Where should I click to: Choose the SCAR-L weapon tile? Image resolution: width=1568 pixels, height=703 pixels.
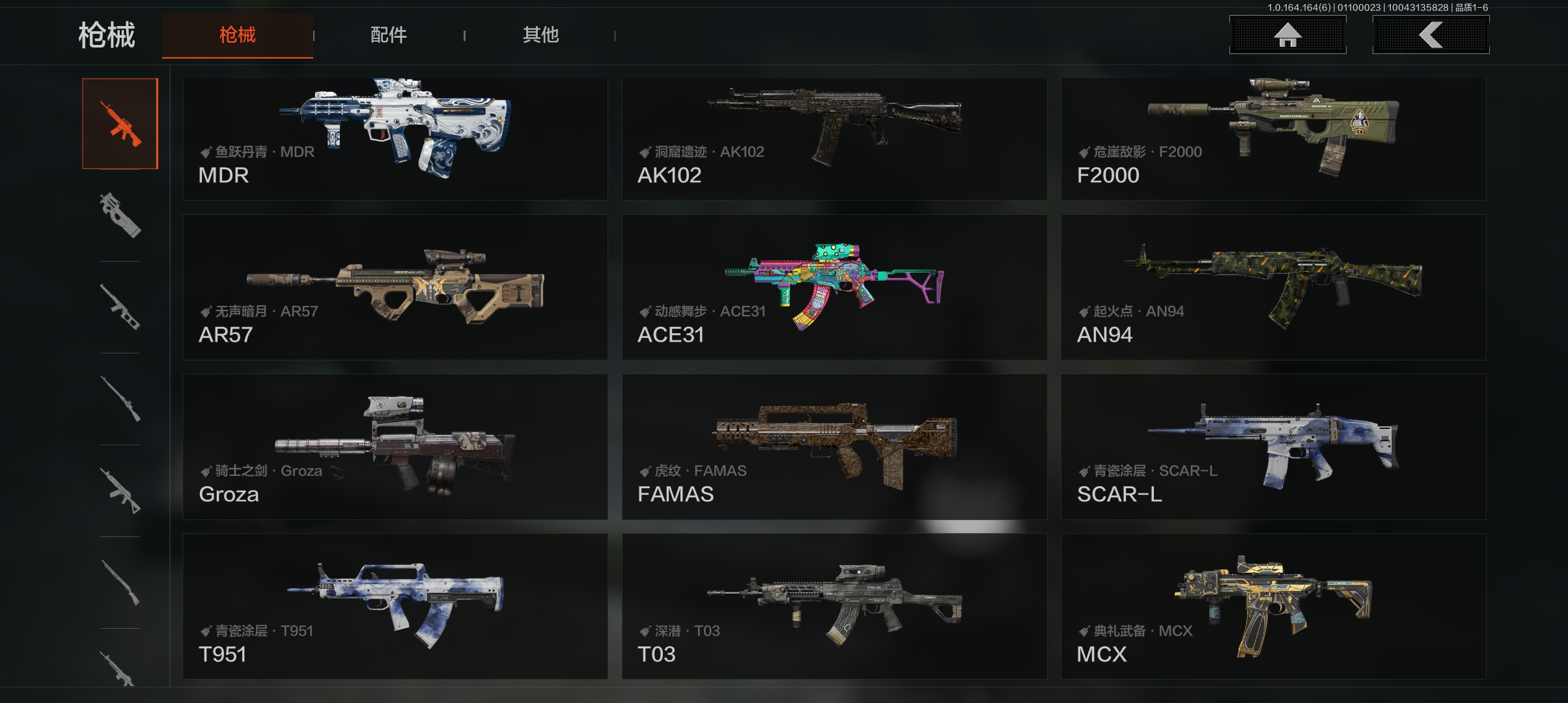coord(1273,447)
